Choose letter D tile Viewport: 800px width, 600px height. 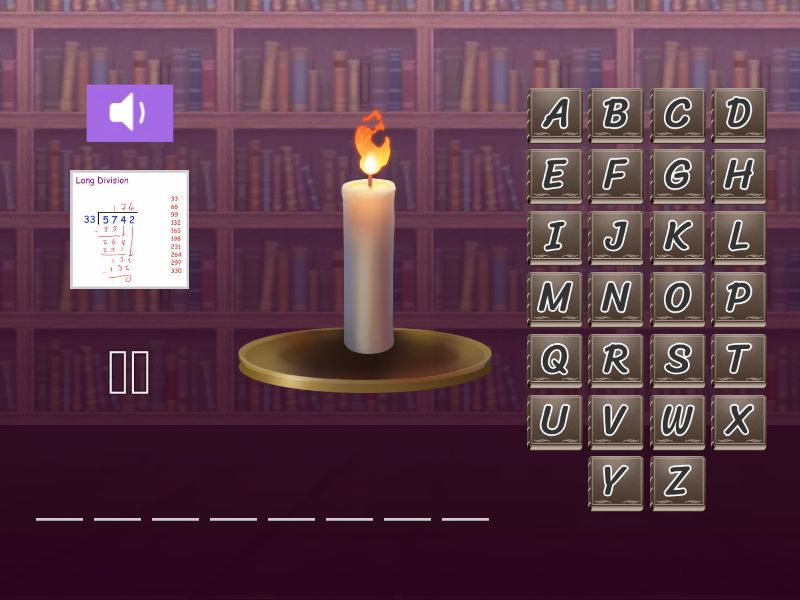pyautogui.click(x=739, y=114)
